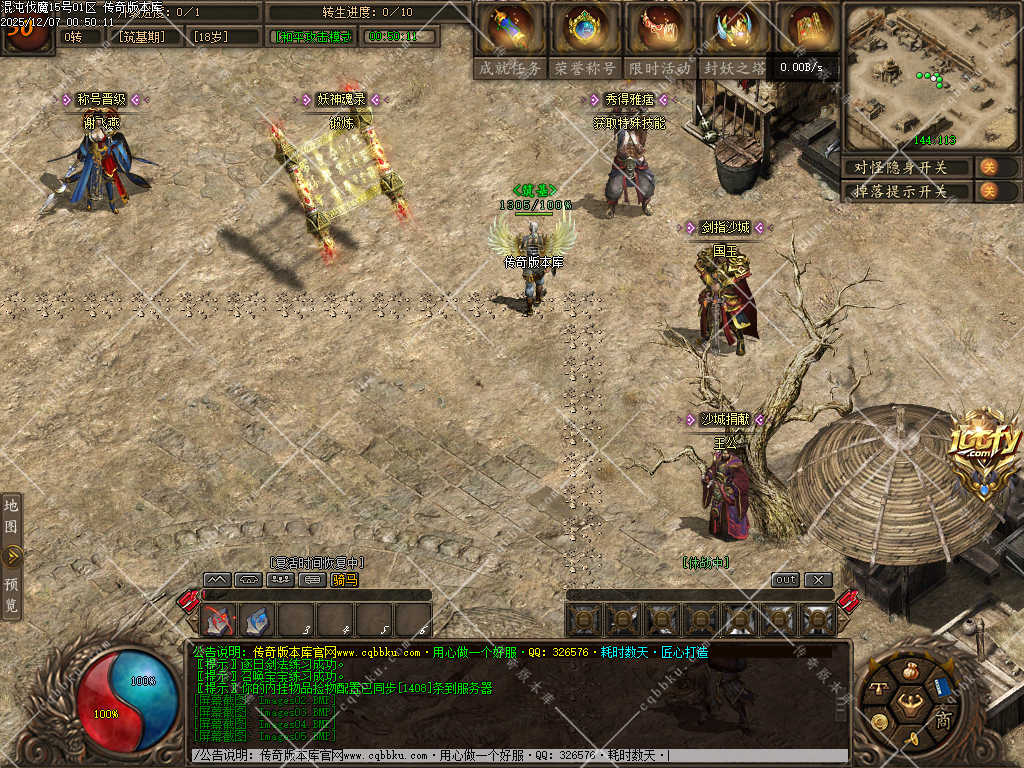Select the red skill in hotbar slot one
1024x768 pixels.
pyautogui.click(x=218, y=621)
